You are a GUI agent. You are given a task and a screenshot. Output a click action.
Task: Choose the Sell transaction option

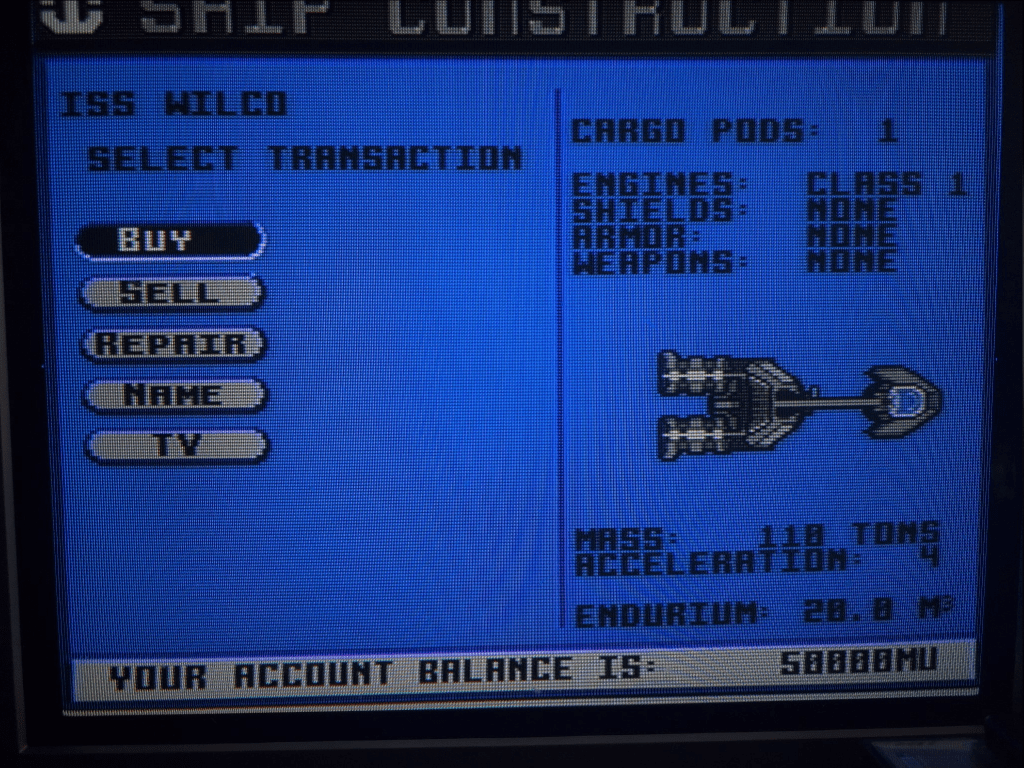(171, 293)
